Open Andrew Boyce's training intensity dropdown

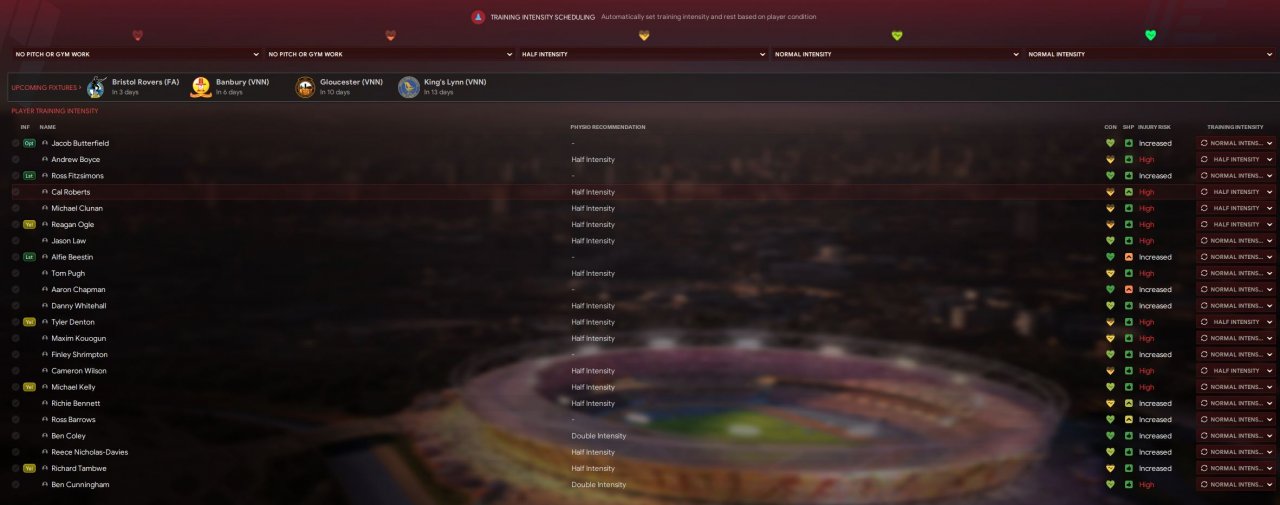point(1236,160)
